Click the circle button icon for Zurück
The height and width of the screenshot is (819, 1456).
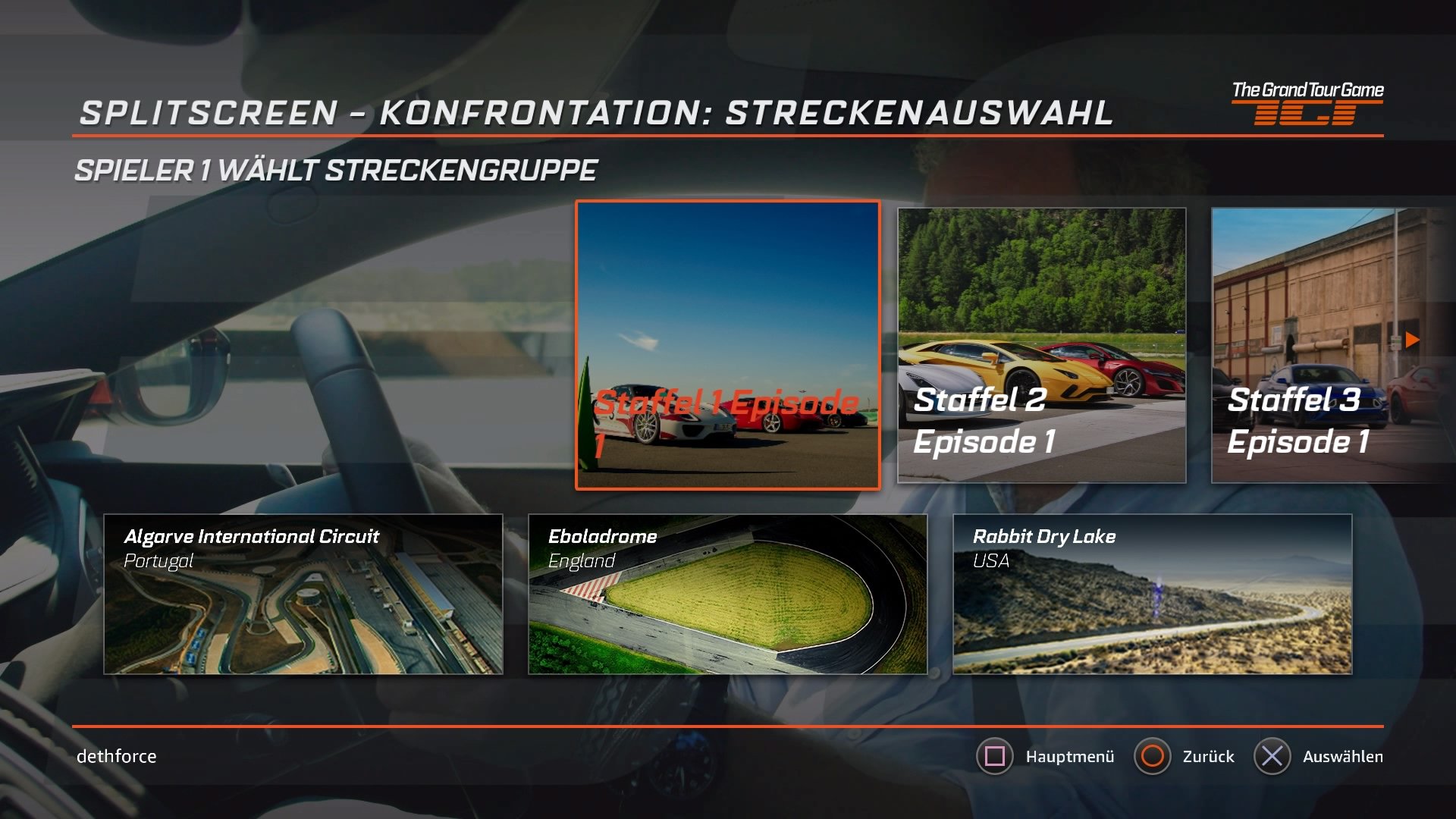pyautogui.click(x=1153, y=756)
